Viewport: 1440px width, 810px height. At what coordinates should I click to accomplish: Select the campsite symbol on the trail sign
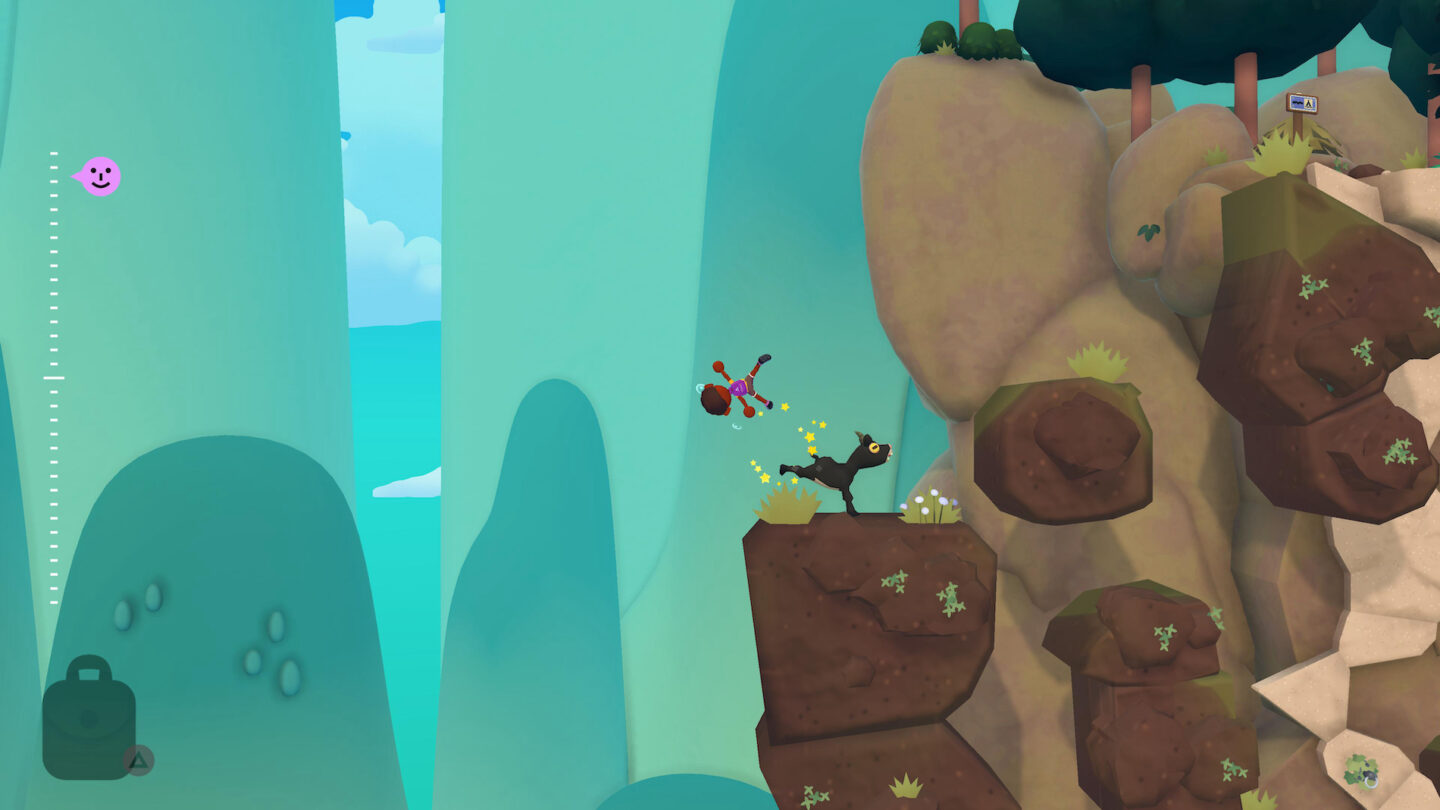[x=1309, y=103]
